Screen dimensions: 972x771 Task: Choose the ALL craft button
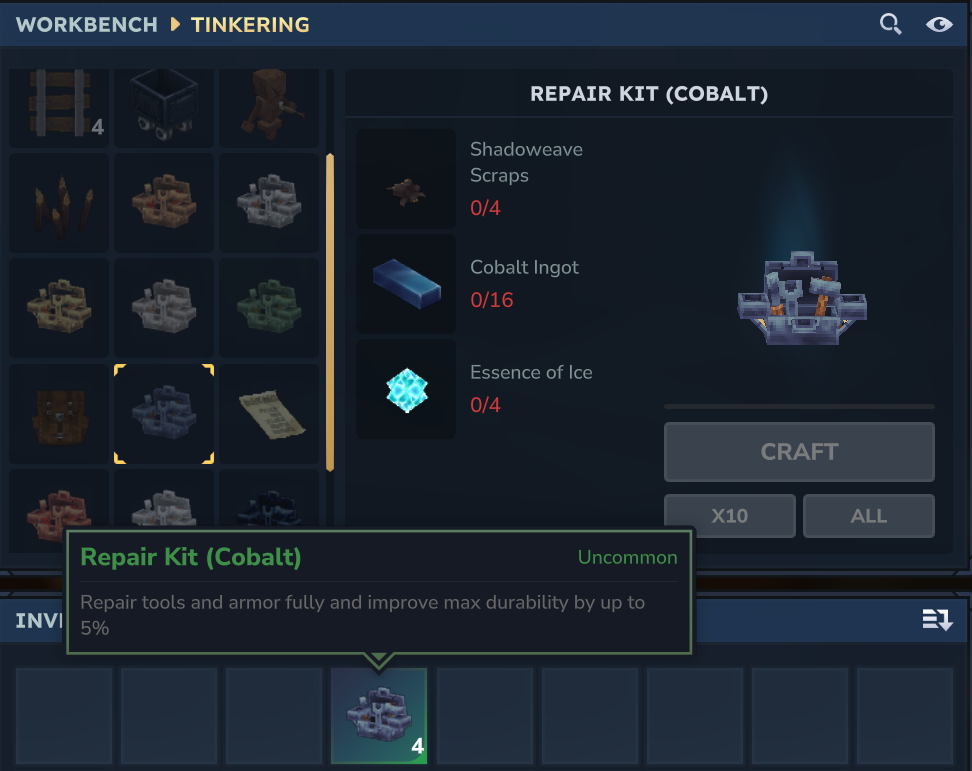(x=868, y=516)
